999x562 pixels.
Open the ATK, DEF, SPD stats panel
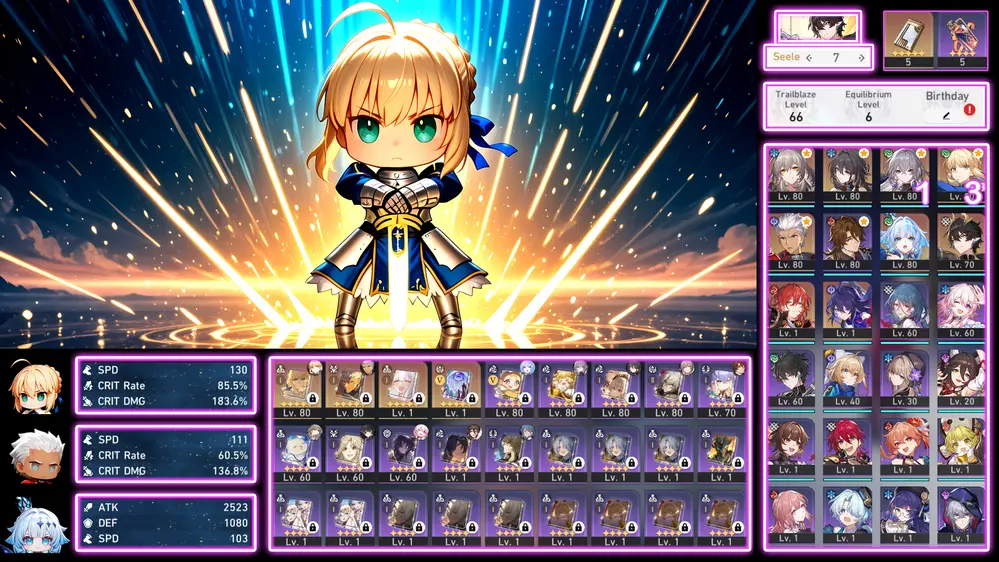(x=165, y=523)
